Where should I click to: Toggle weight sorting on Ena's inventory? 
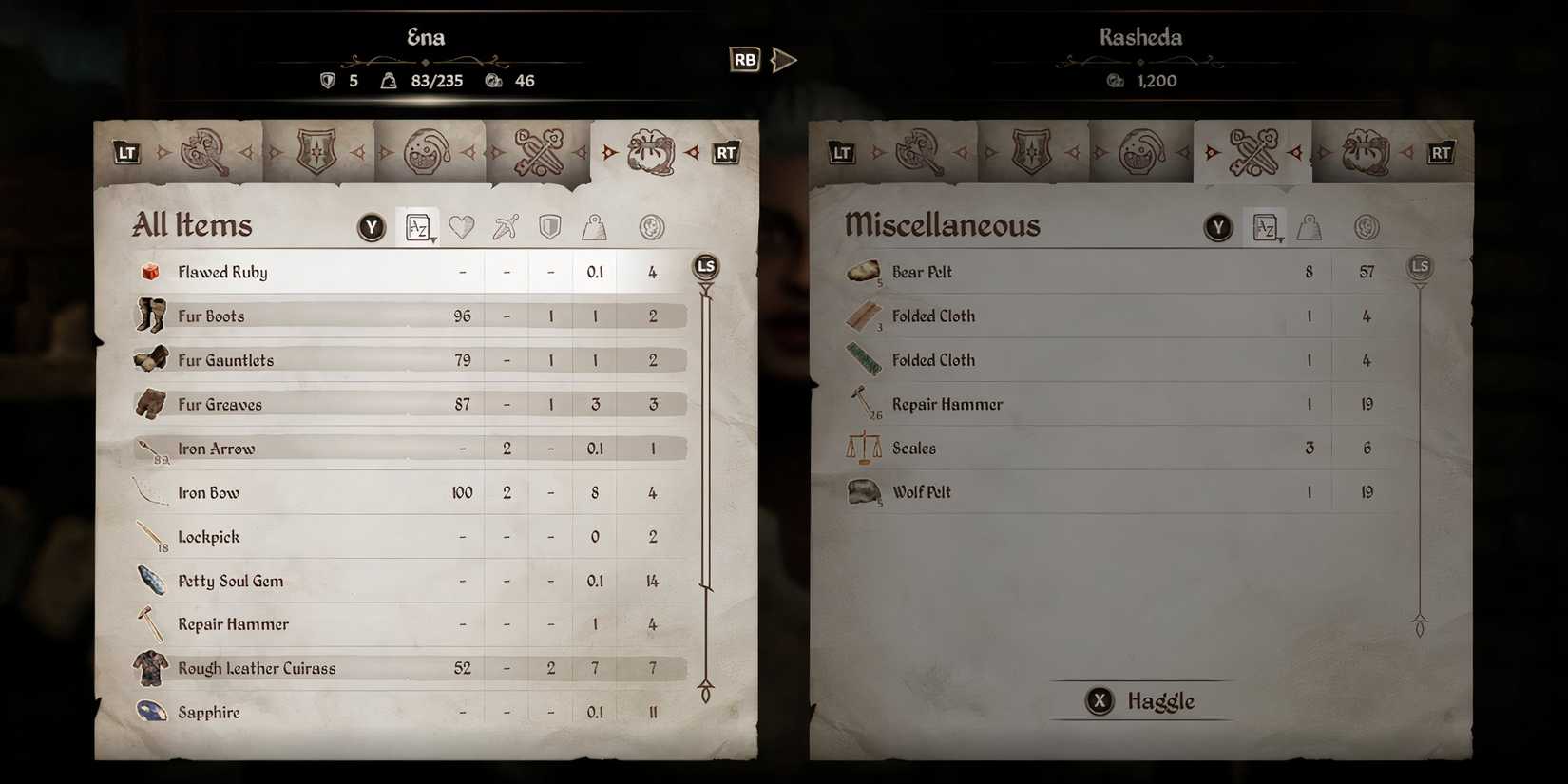point(595,227)
